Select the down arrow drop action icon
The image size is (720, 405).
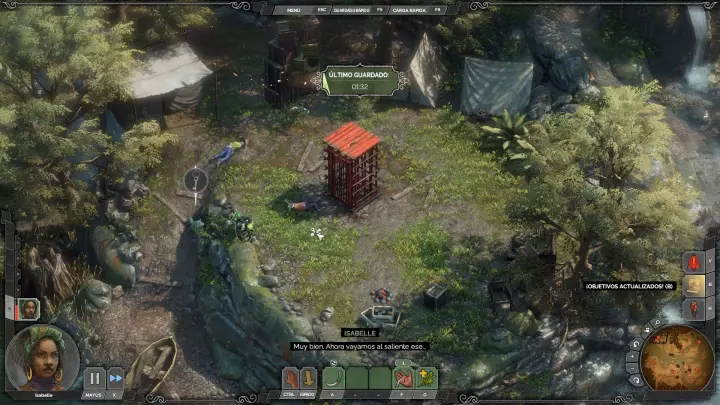click(309, 378)
